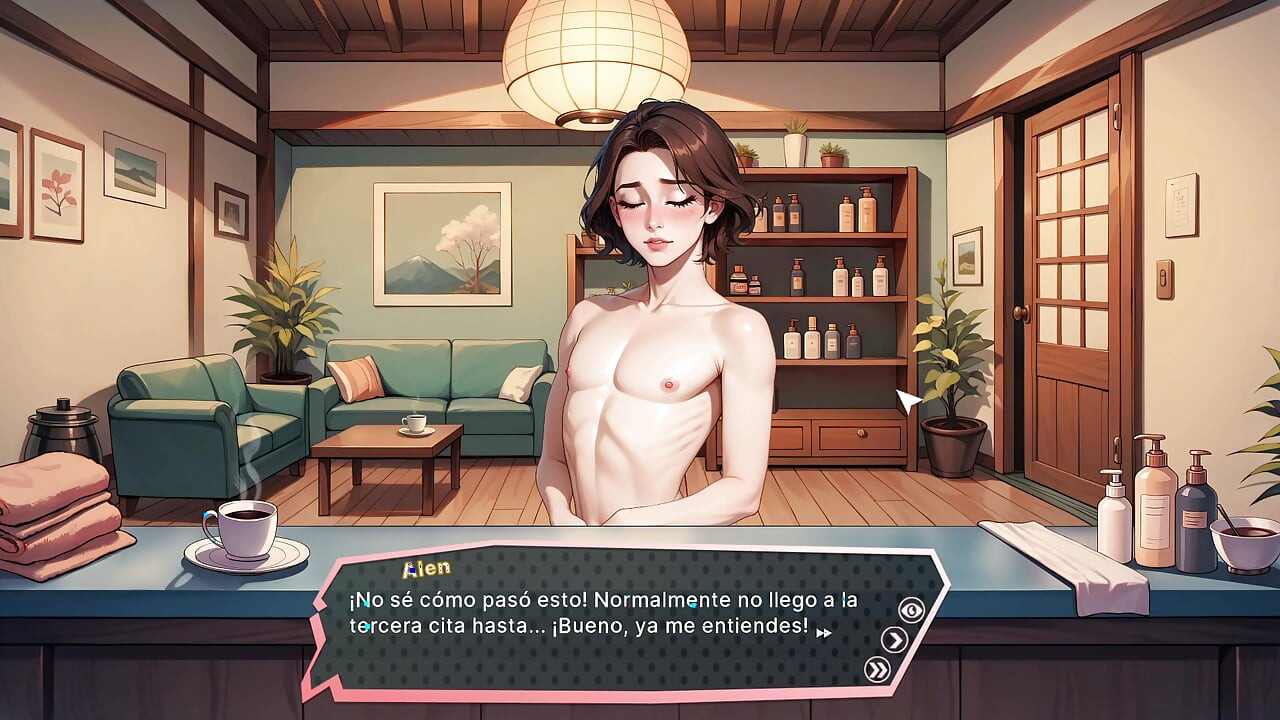The image size is (1280, 720).
Task: Click the fast-forward icon below the next arrow
Action: (876, 668)
